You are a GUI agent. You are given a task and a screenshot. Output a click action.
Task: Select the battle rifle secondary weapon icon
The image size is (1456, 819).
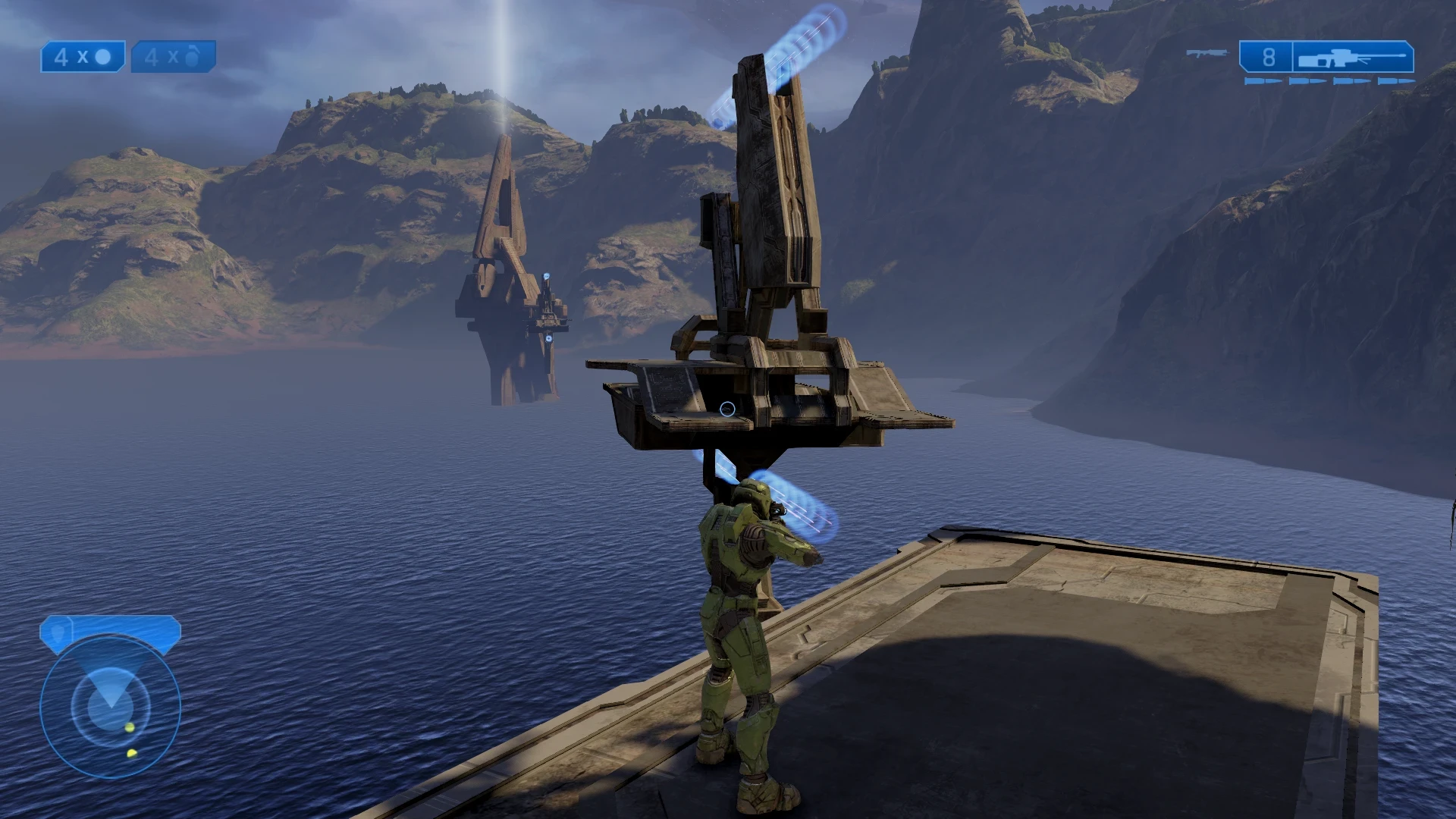[1208, 54]
